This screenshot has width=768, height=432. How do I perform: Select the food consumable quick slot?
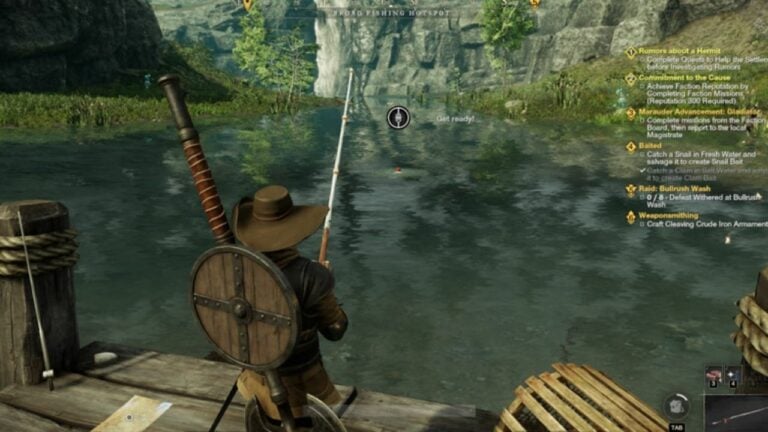click(x=714, y=375)
